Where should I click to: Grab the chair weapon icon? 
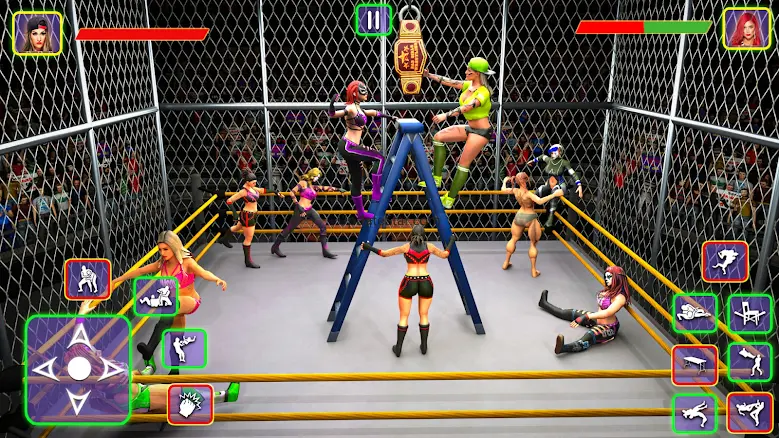tap(749, 313)
